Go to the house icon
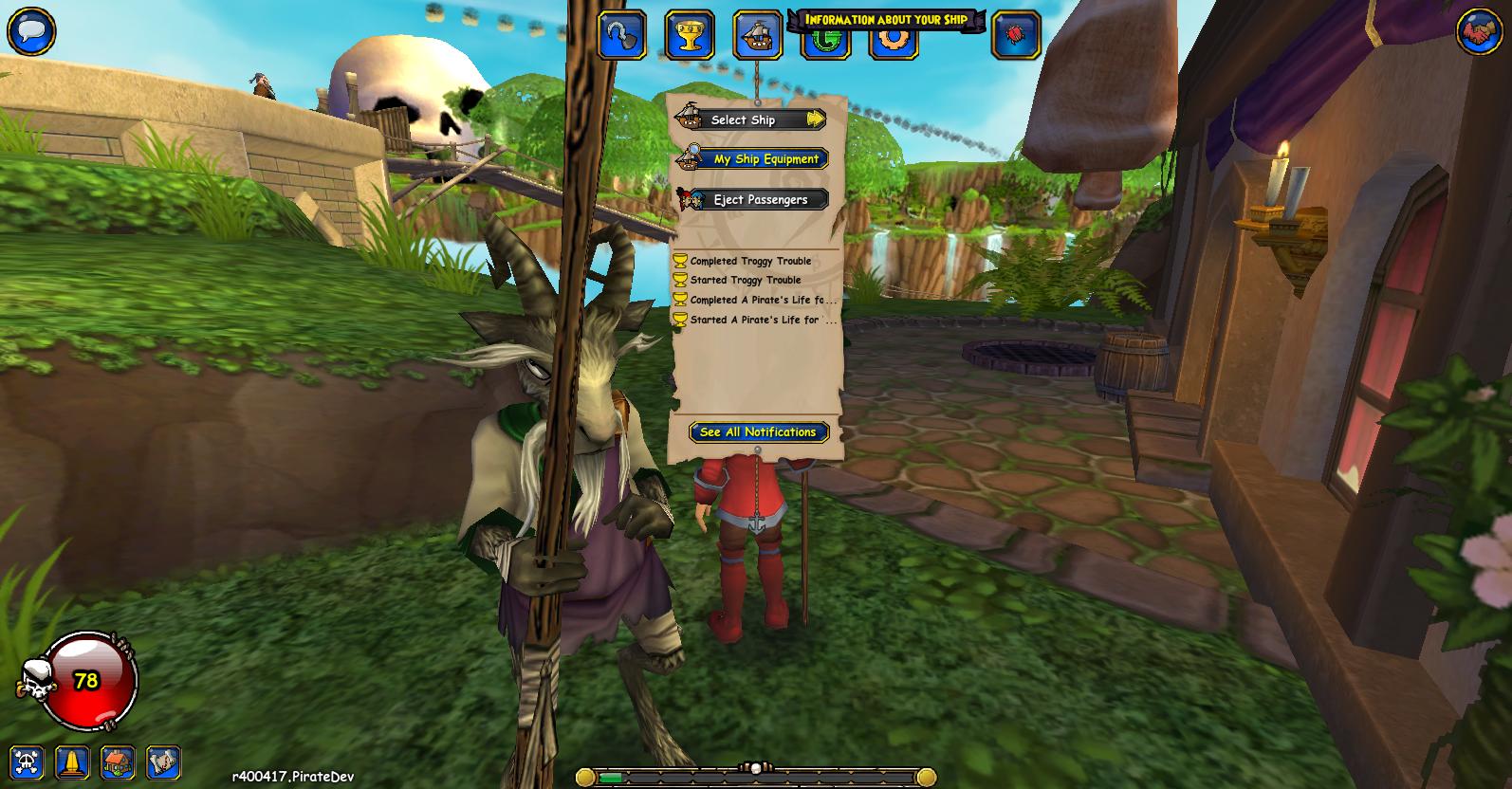 click(119, 762)
